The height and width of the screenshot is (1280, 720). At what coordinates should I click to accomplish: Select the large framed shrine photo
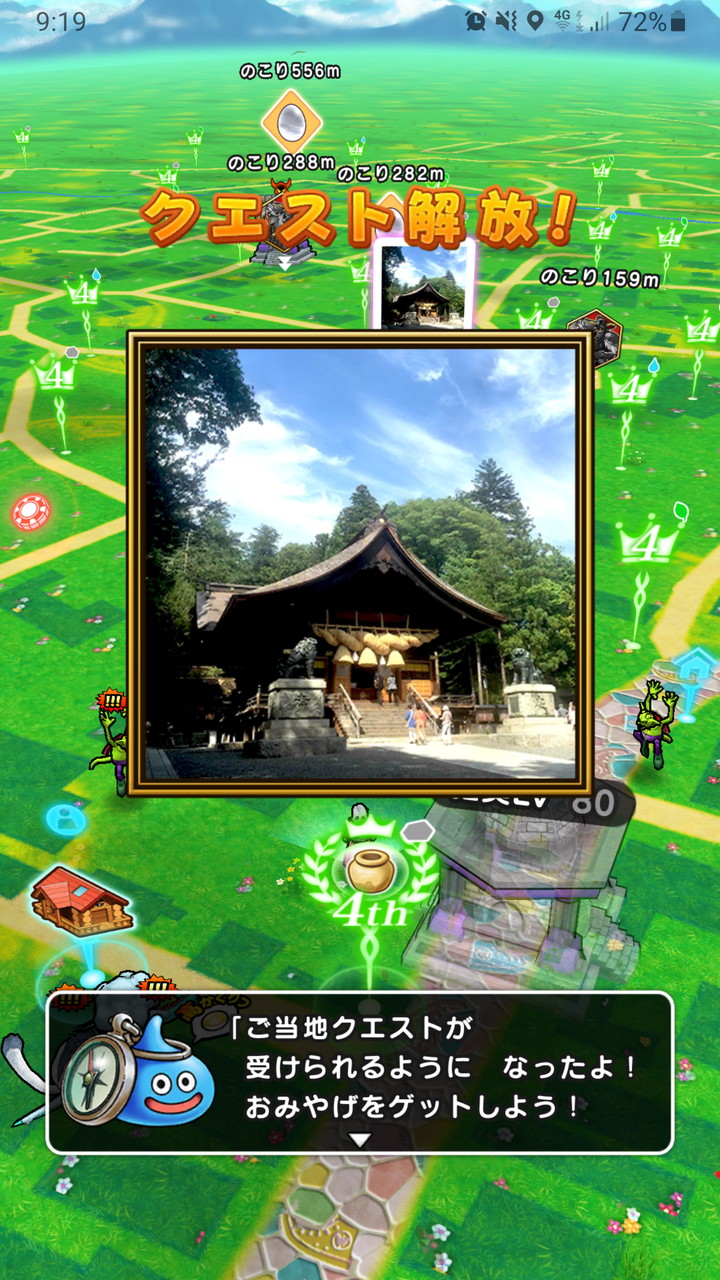[x=360, y=563]
